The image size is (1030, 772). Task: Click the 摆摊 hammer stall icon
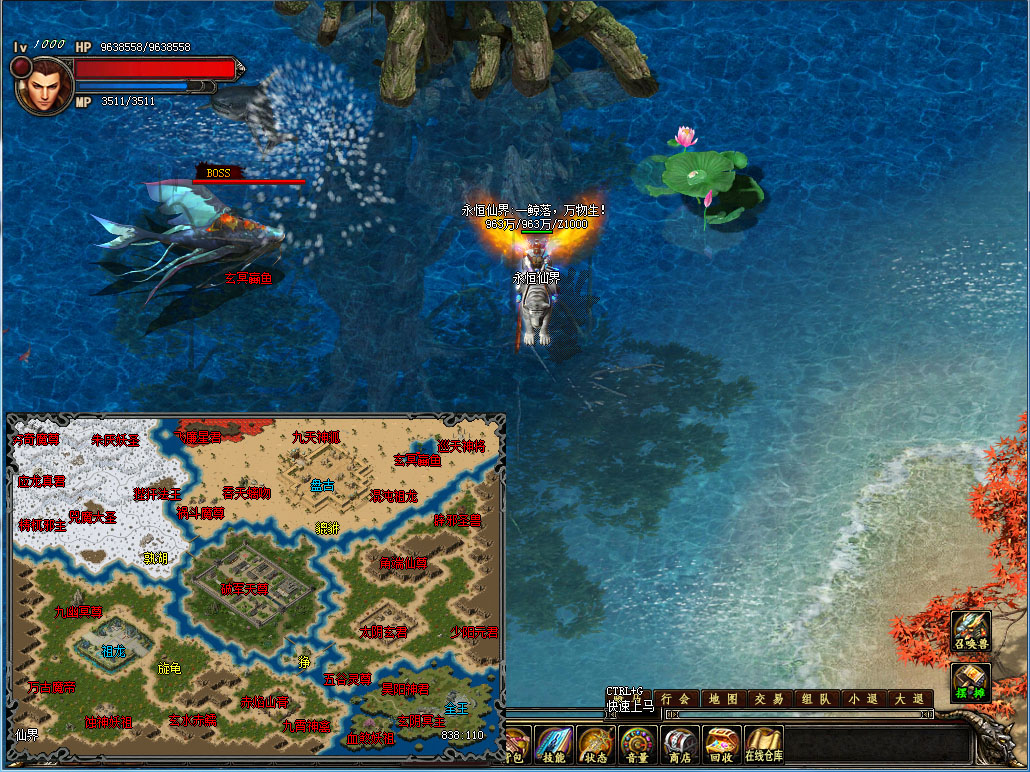pyautogui.click(x=971, y=681)
